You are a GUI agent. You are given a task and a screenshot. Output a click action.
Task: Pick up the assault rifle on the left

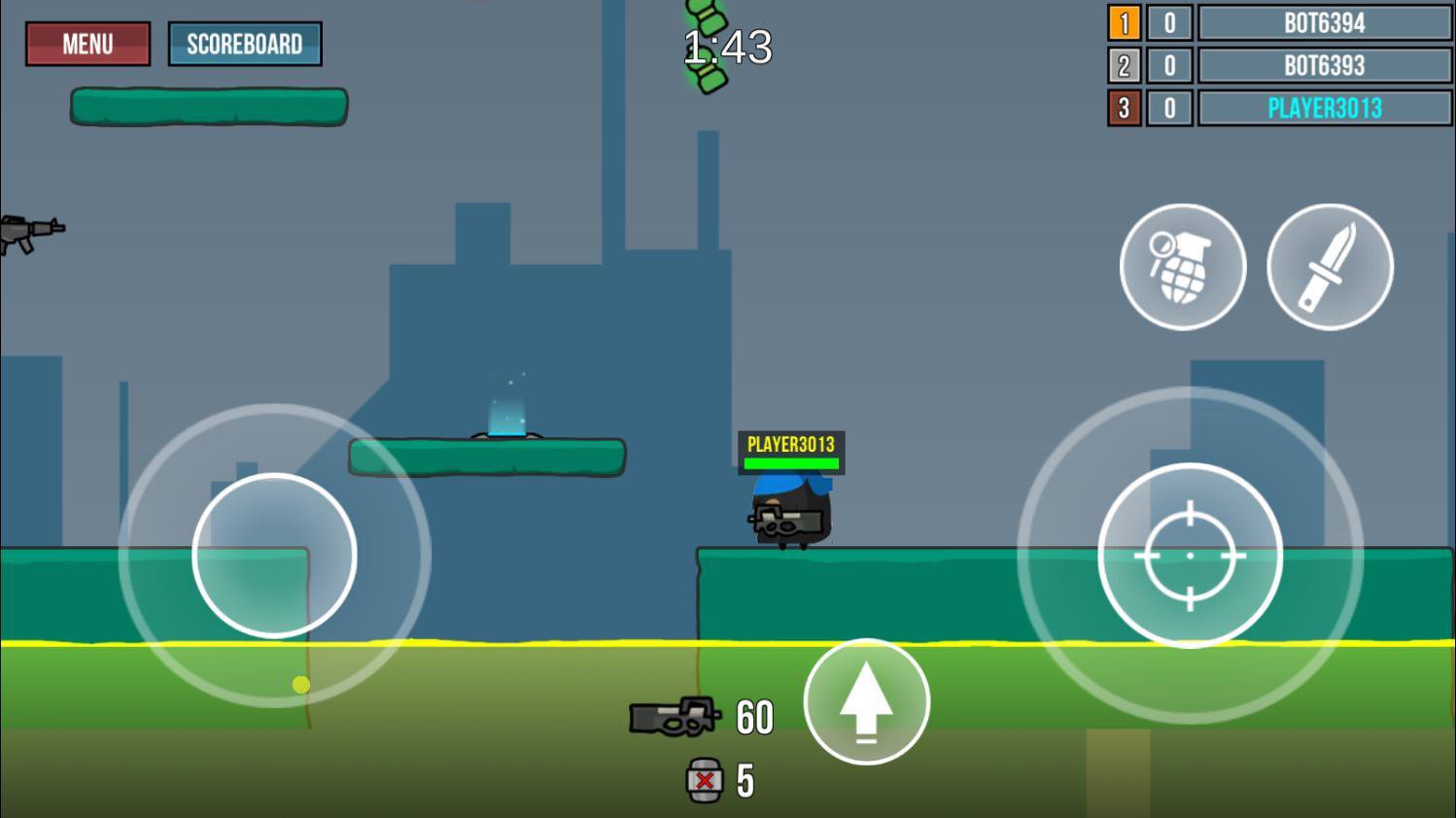pos(32,233)
